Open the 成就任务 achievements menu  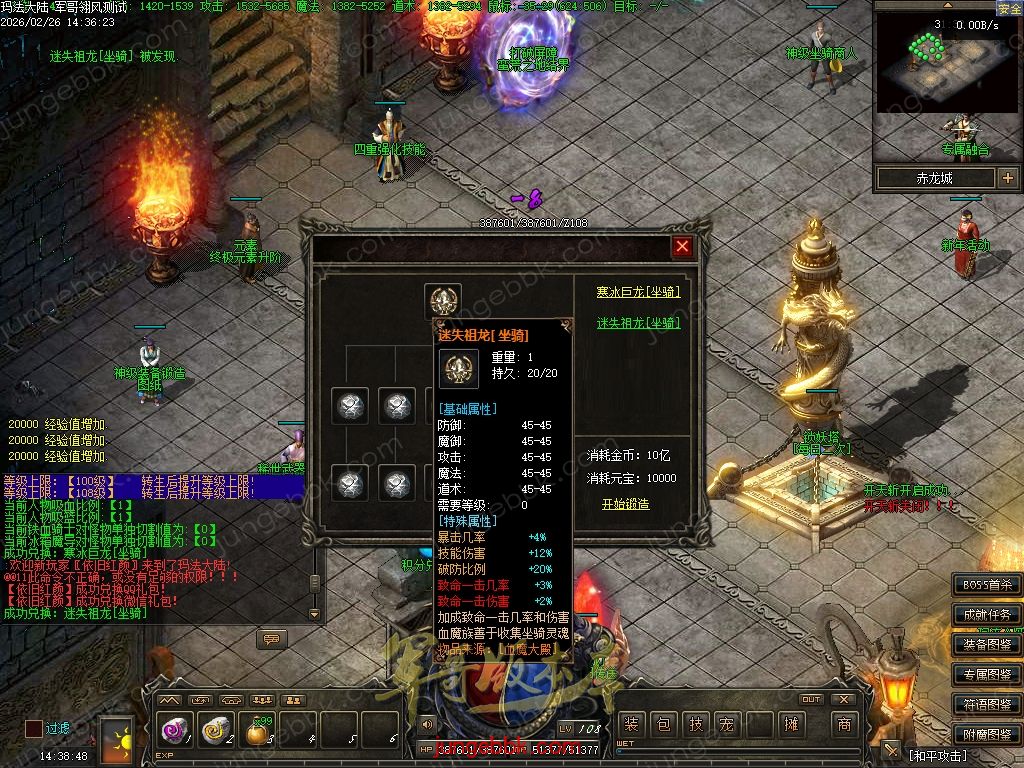coord(986,615)
